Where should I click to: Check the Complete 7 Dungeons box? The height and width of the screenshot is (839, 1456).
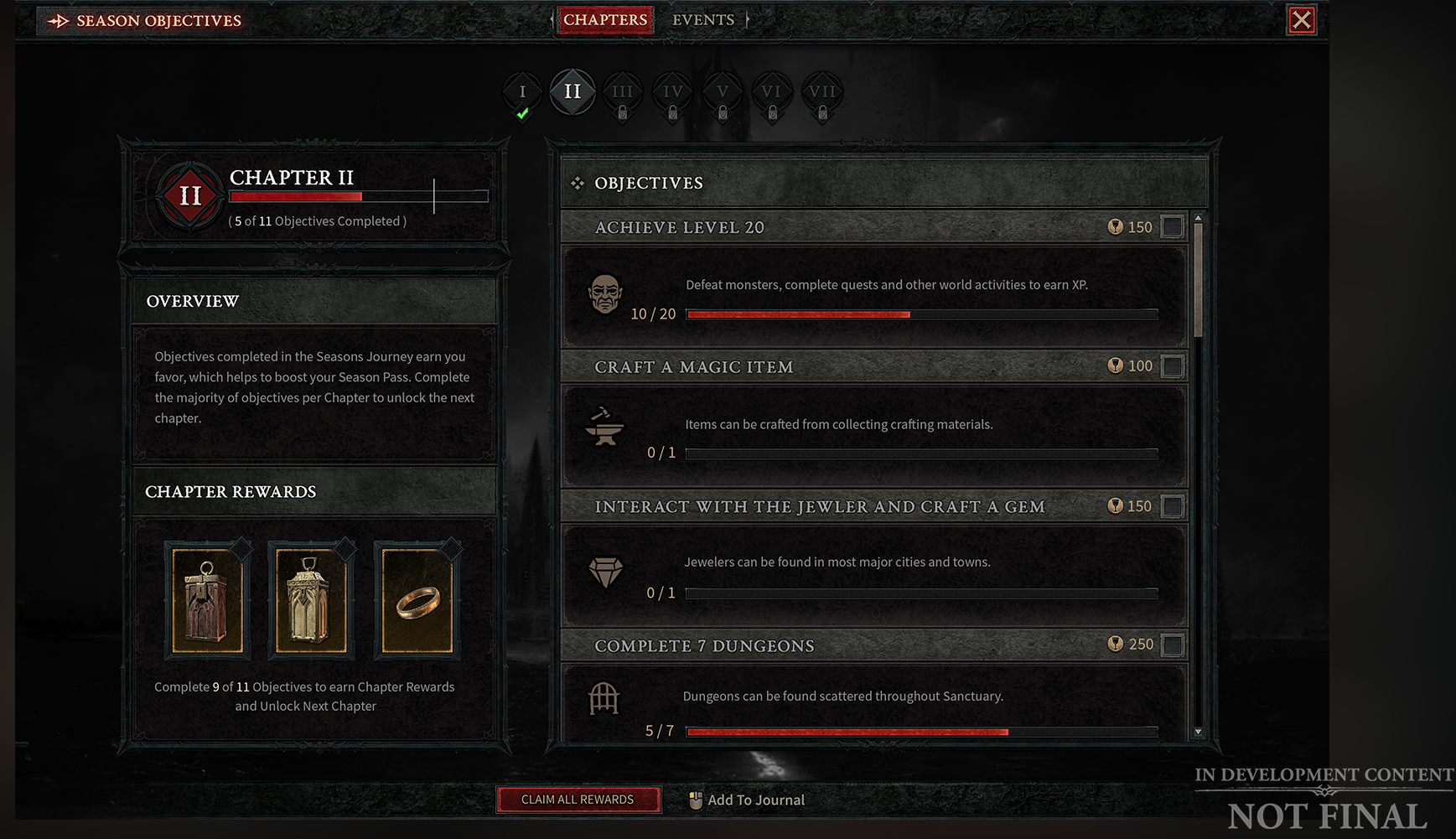click(1171, 644)
